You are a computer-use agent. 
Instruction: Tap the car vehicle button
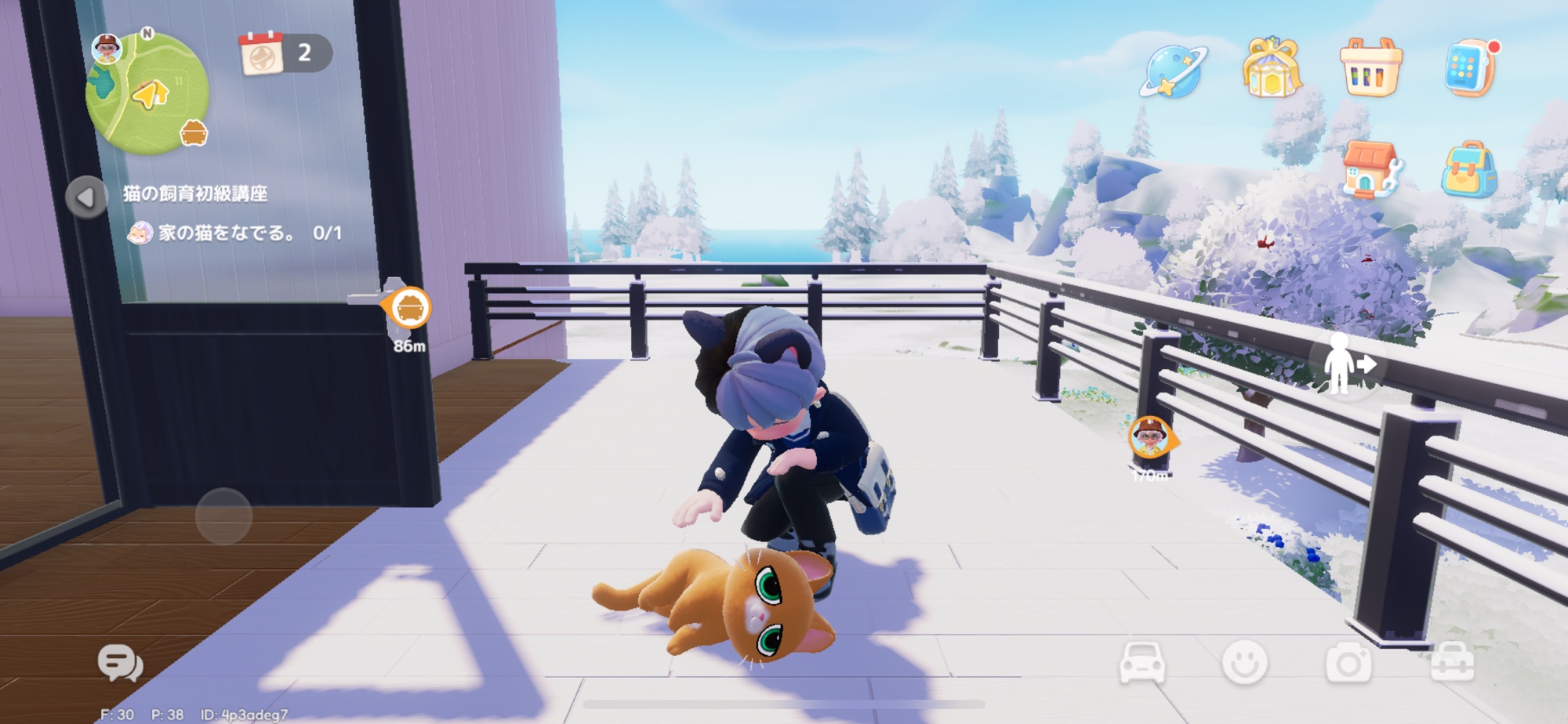[x=1142, y=663]
